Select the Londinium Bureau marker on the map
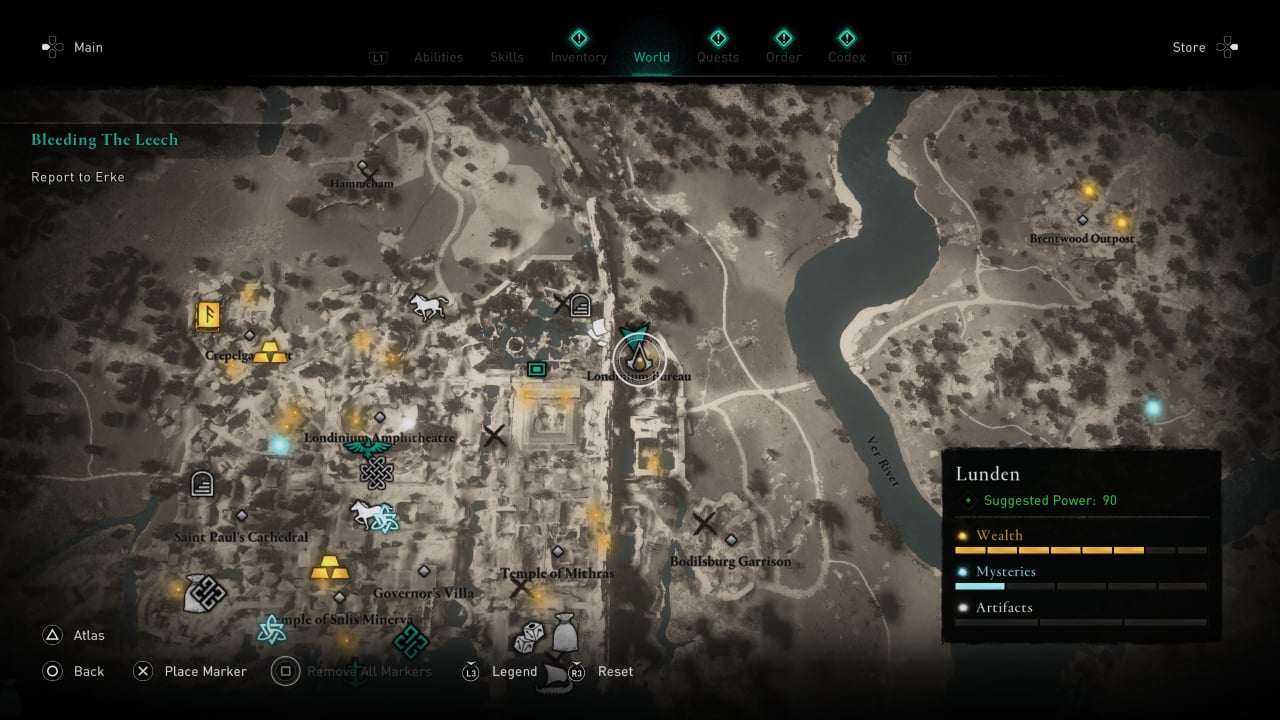This screenshot has height=720, width=1280. pyautogui.click(x=638, y=359)
